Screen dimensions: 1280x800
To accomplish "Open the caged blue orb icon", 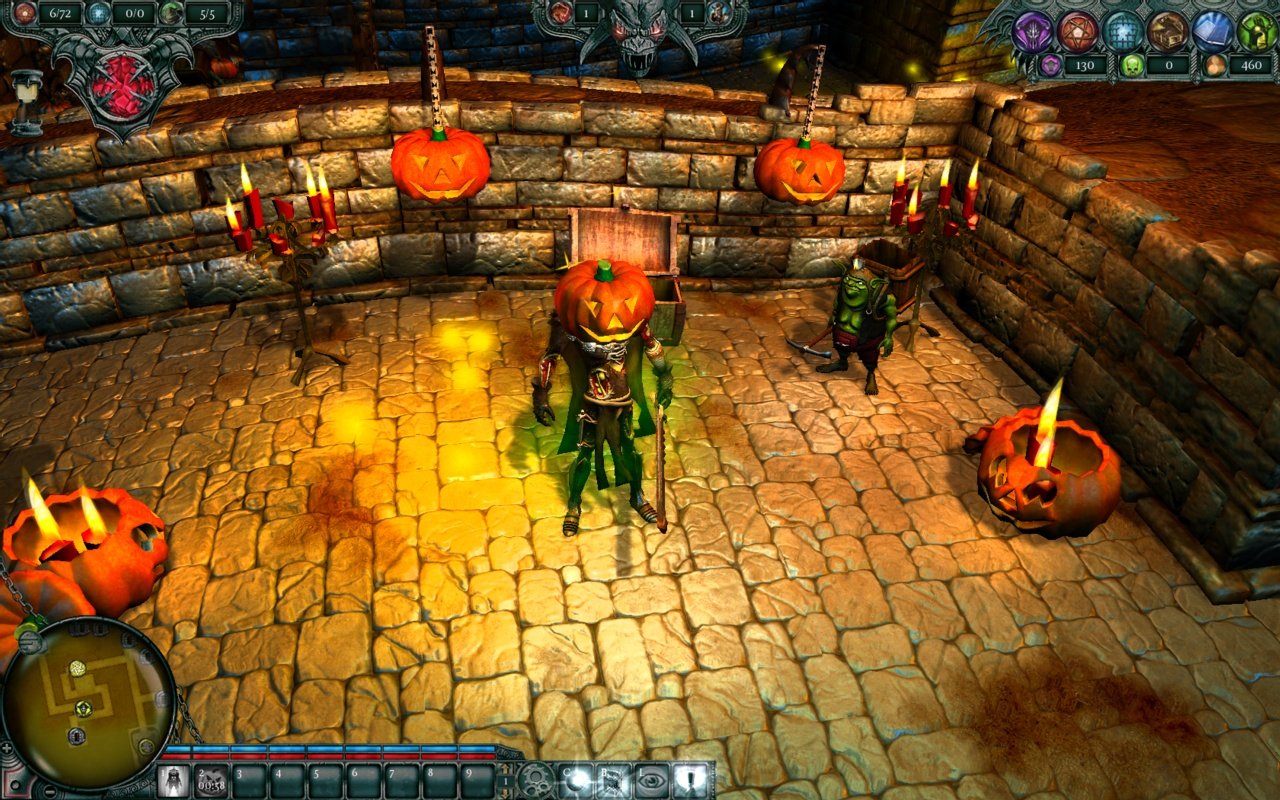I will point(1122,30).
